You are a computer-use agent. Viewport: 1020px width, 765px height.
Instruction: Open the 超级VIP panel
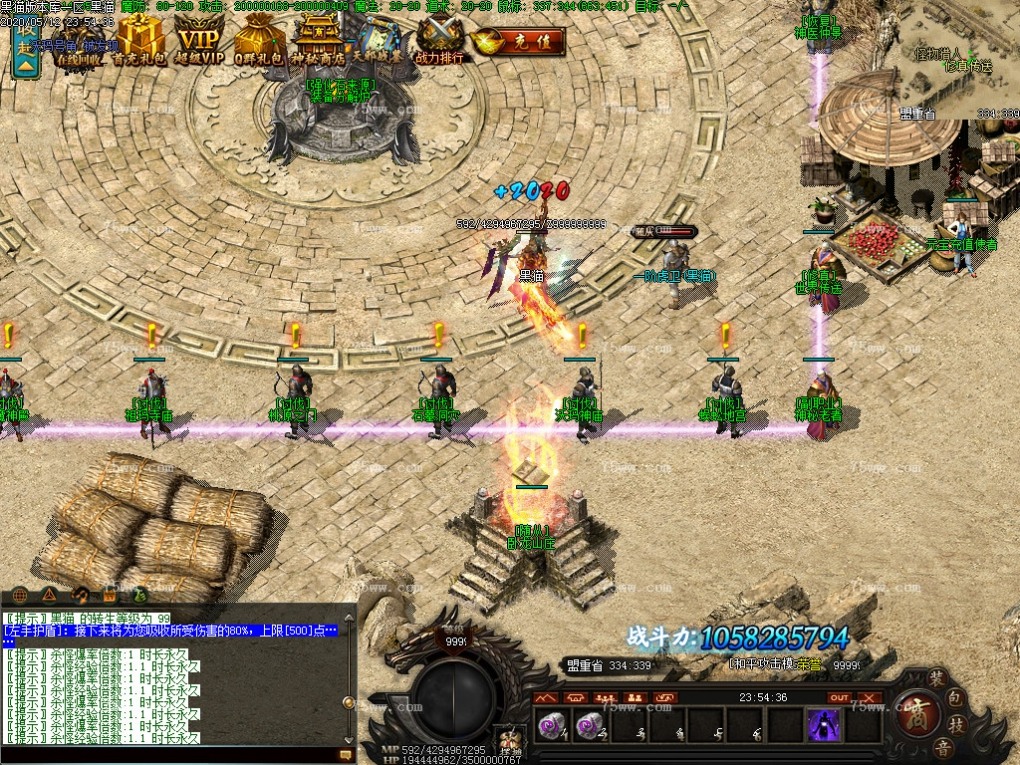coord(200,42)
